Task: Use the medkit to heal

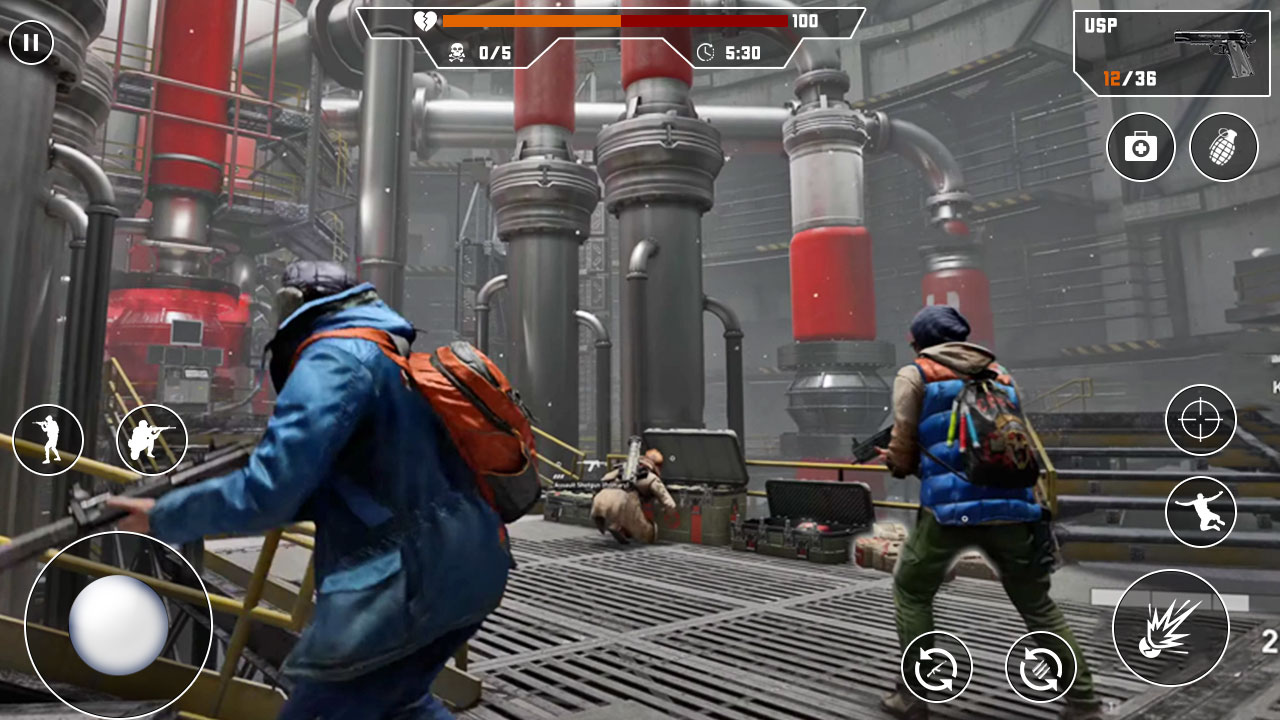Action: point(1140,148)
